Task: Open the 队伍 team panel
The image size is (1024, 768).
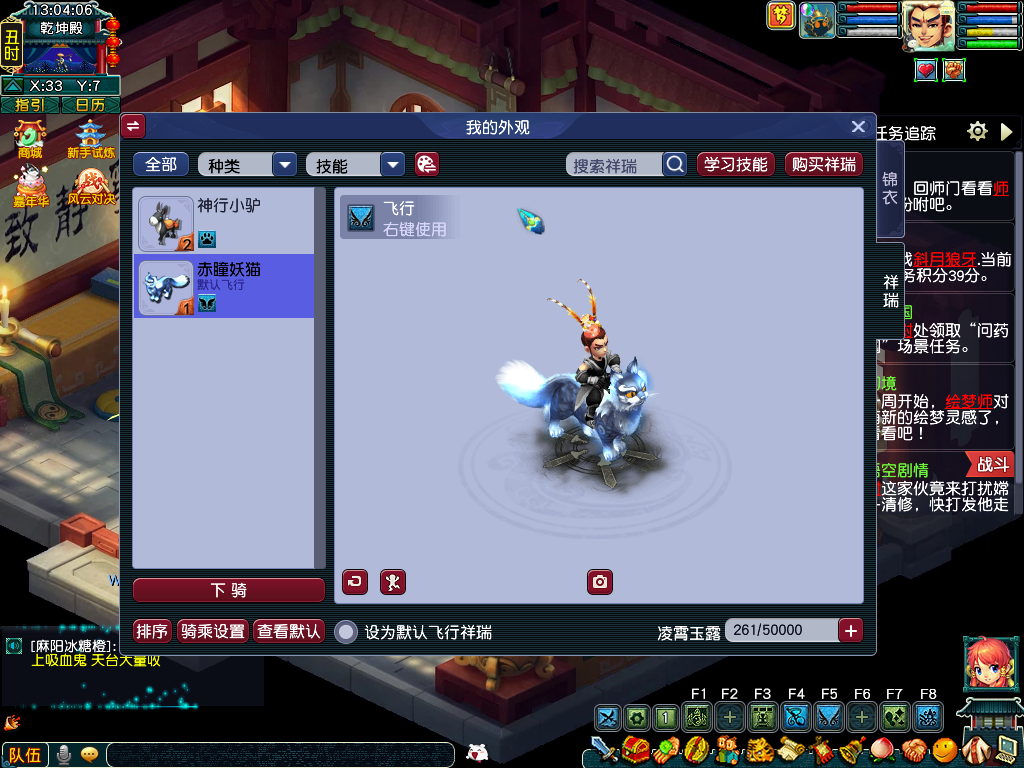Action: pyautogui.click(x=25, y=755)
